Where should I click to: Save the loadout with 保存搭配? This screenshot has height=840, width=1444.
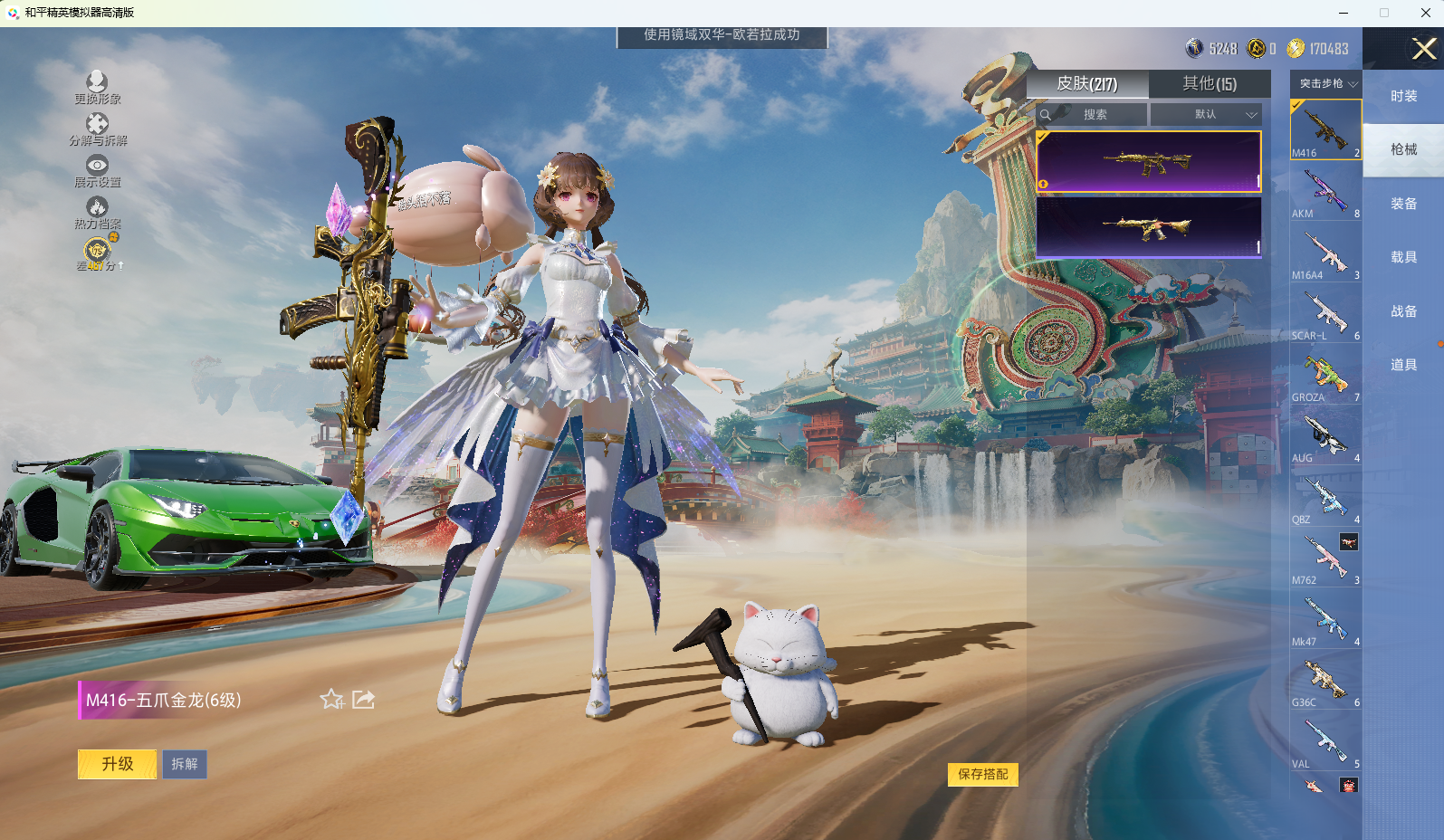click(982, 774)
